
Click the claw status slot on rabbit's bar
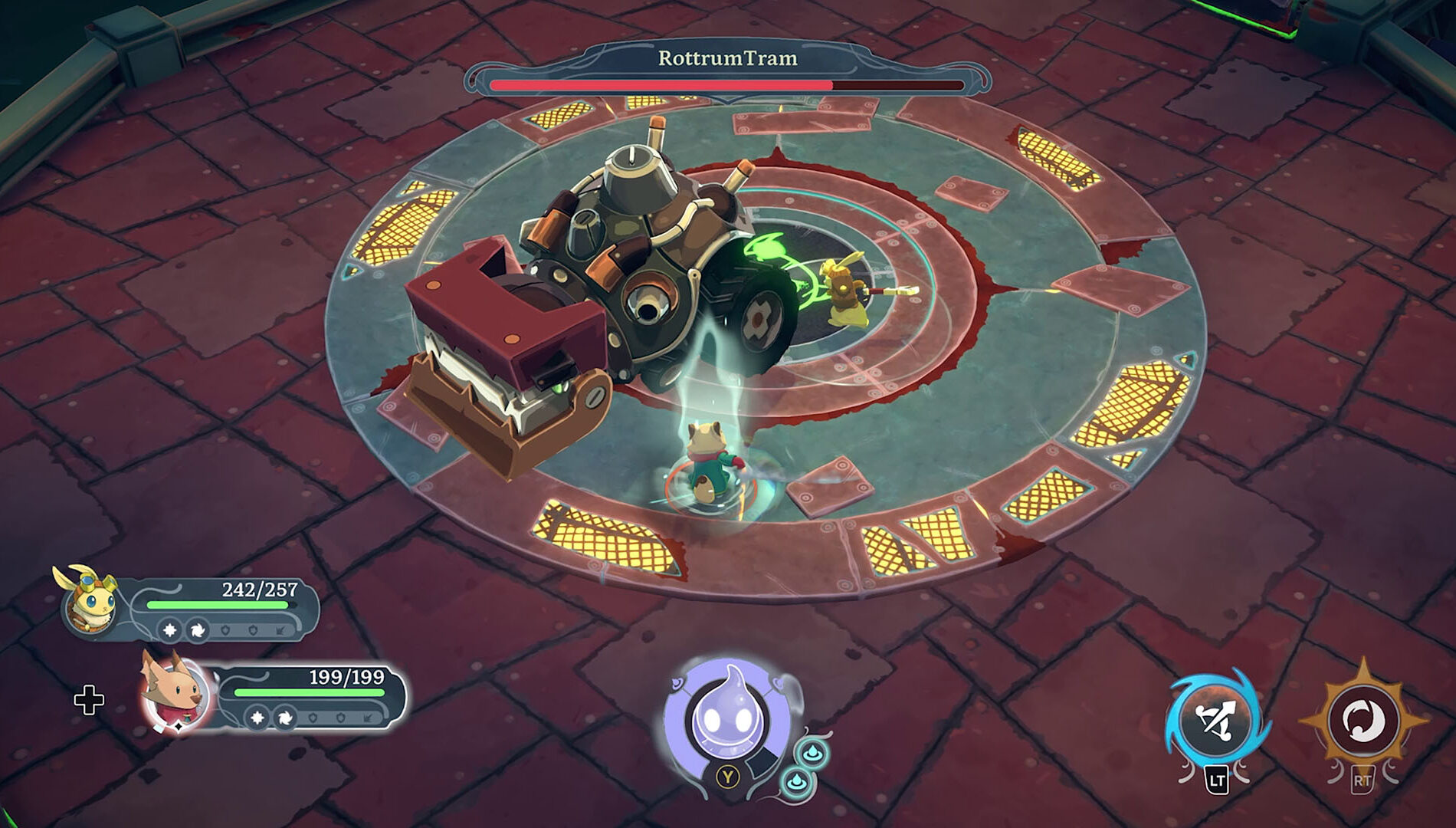click(280, 631)
